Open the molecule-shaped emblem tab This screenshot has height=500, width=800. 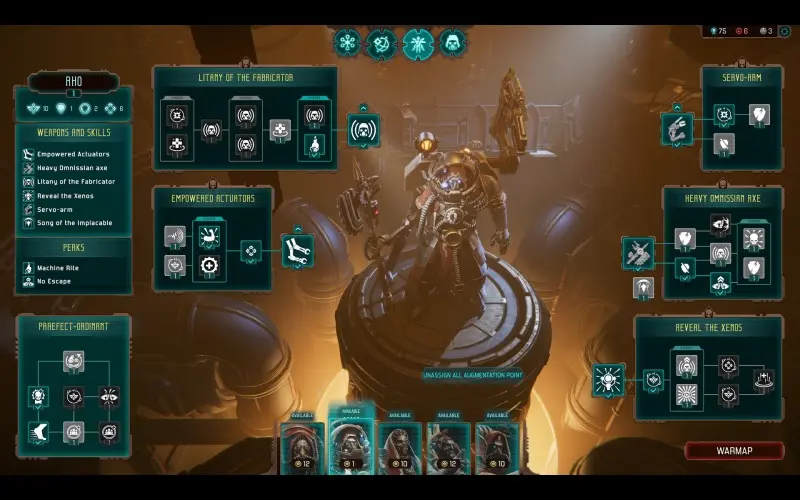(347, 43)
